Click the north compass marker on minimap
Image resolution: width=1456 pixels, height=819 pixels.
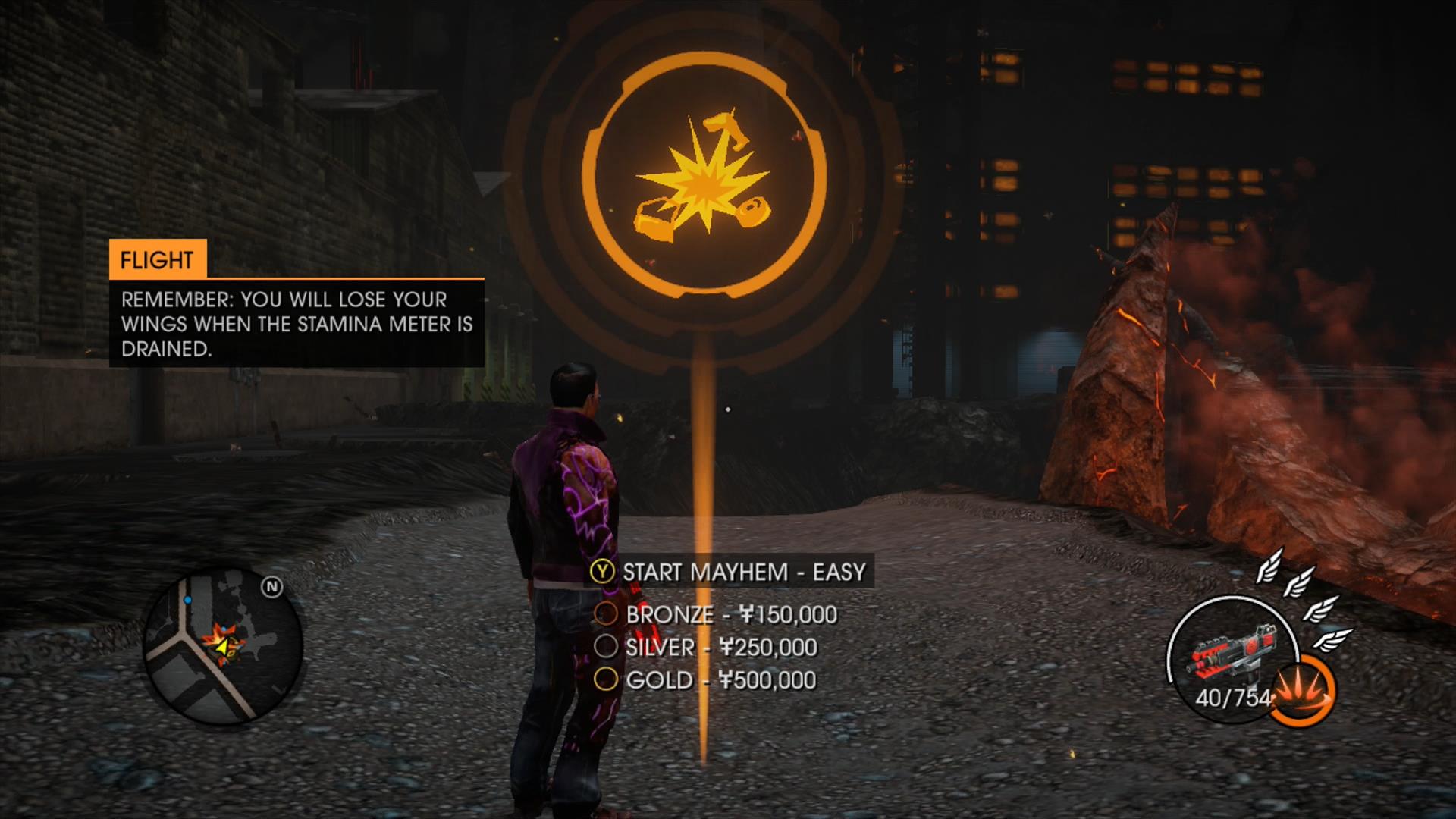point(271,587)
